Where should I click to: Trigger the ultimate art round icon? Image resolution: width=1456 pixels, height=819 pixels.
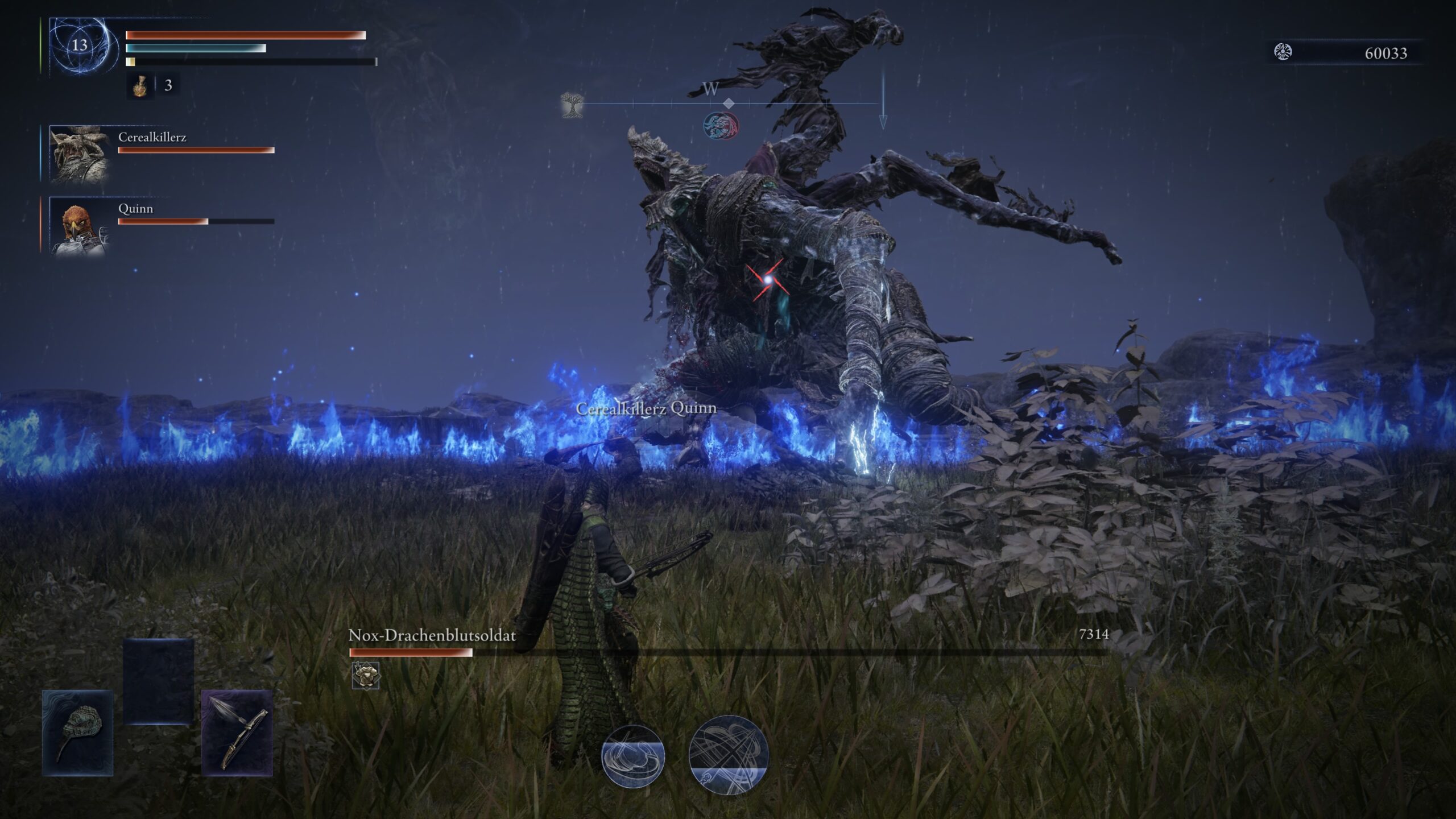(728, 754)
